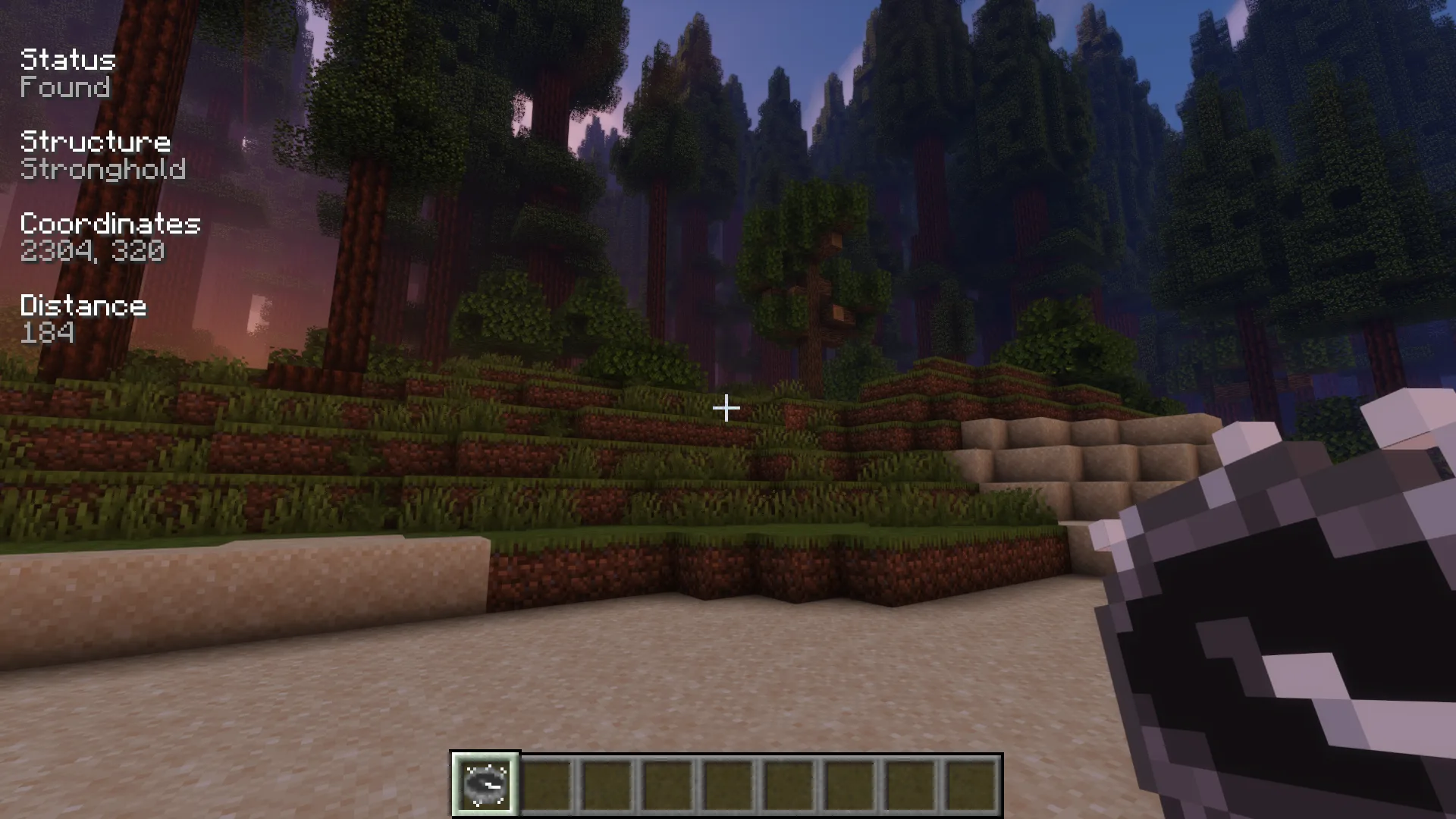
Task: Click the Stronghold label
Action: pyautogui.click(x=102, y=170)
